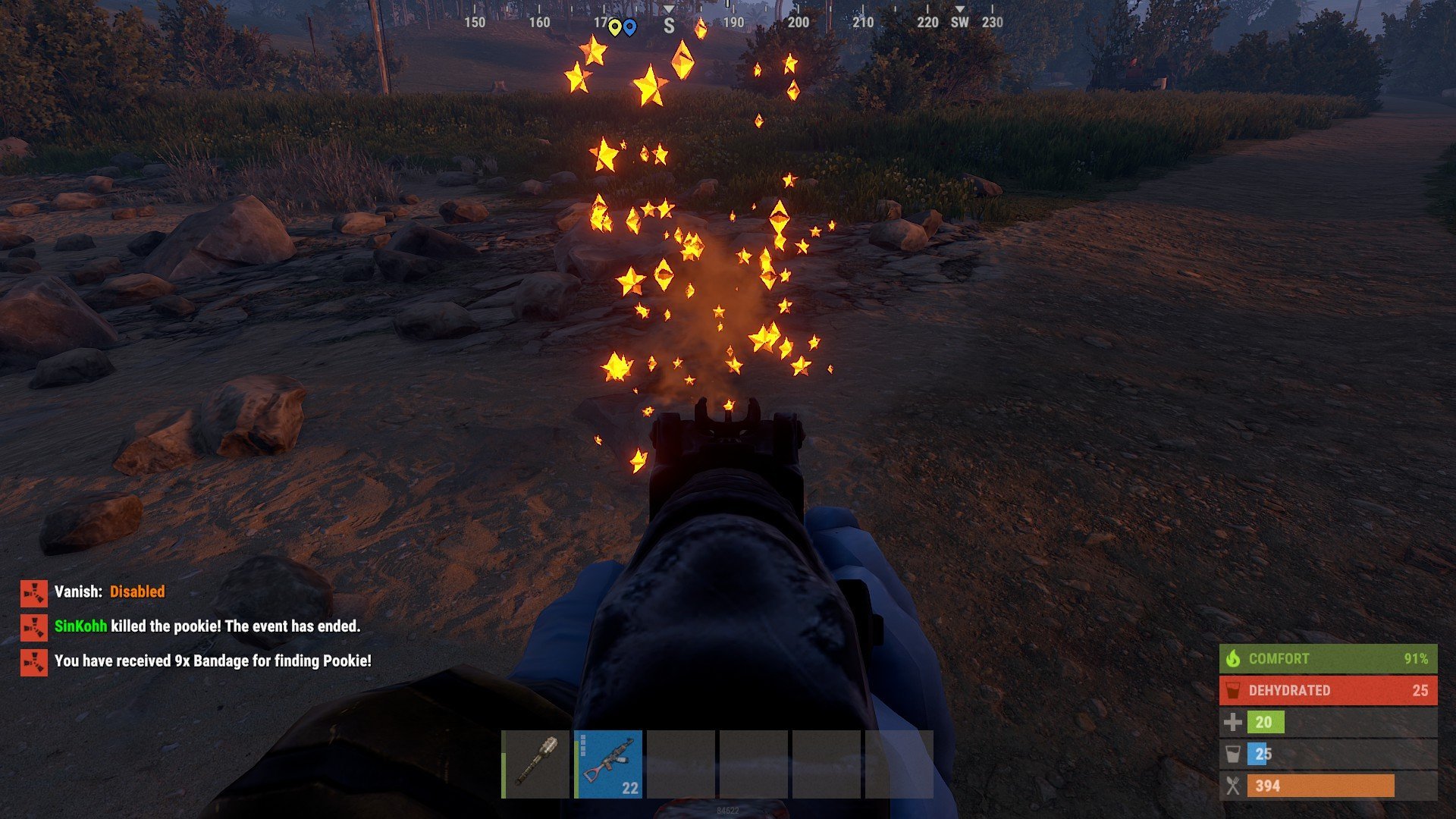Viewport: 1456px width, 819px height.
Task: Select the assault rifle hotbar slot
Action: pos(609,764)
